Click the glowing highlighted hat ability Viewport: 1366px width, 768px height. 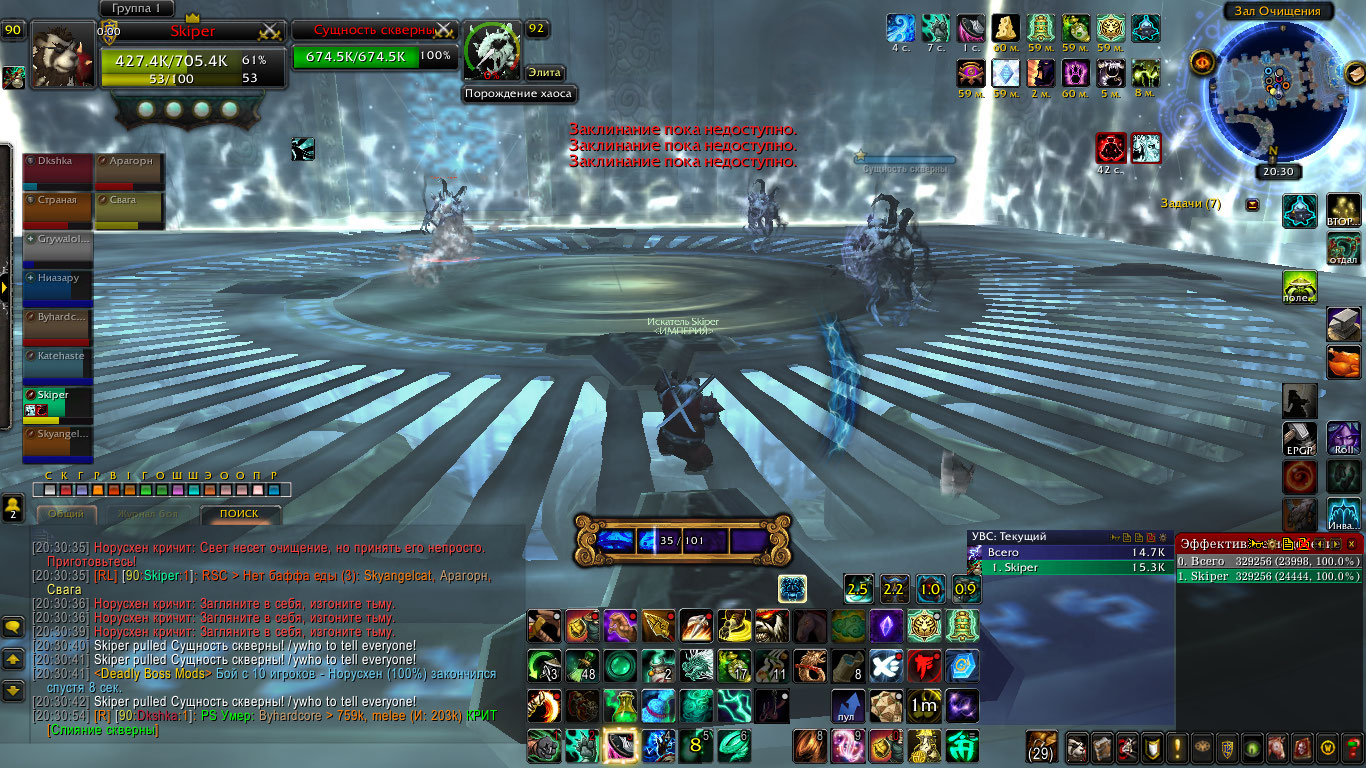click(x=619, y=747)
